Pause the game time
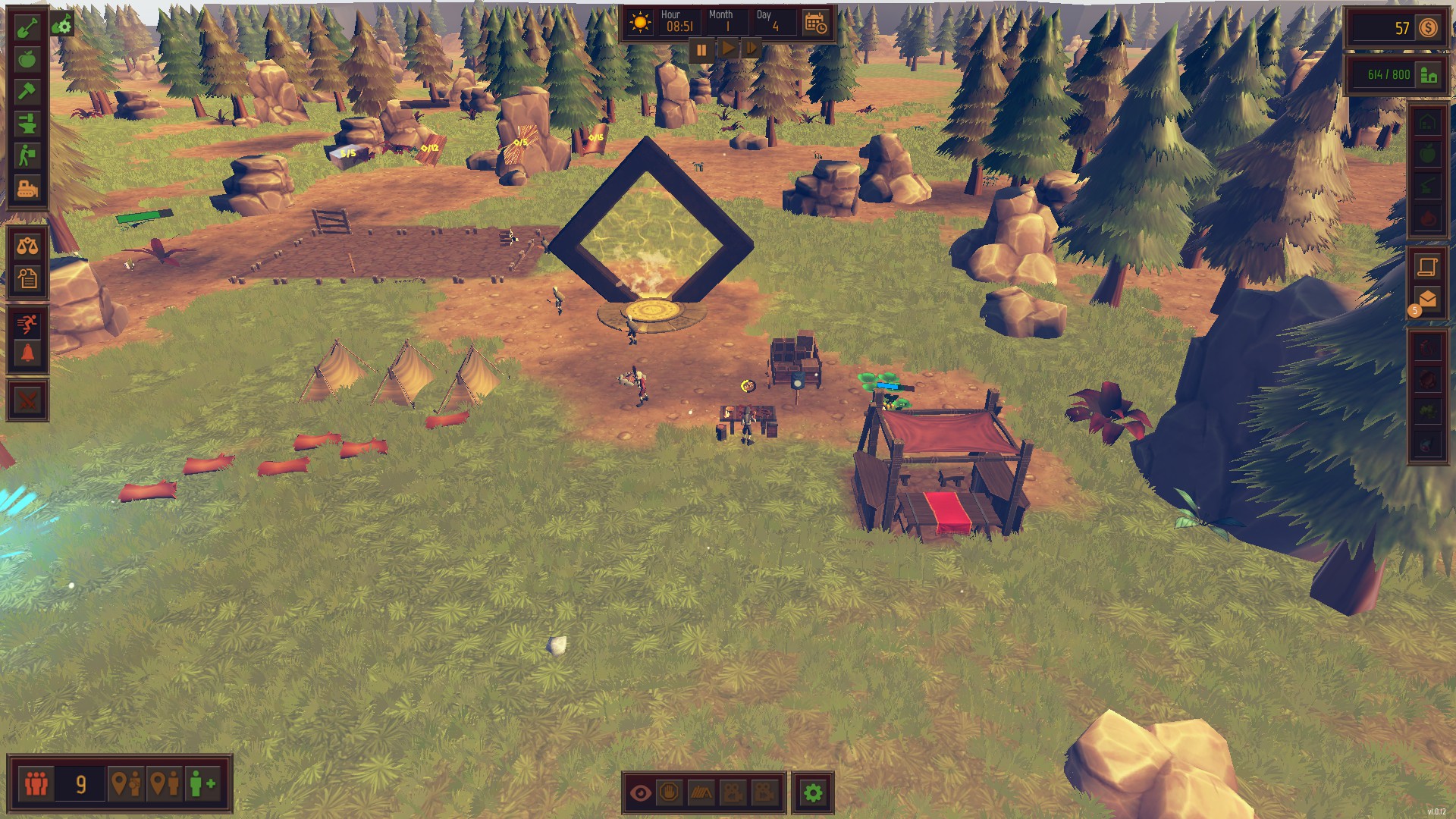 (x=701, y=50)
